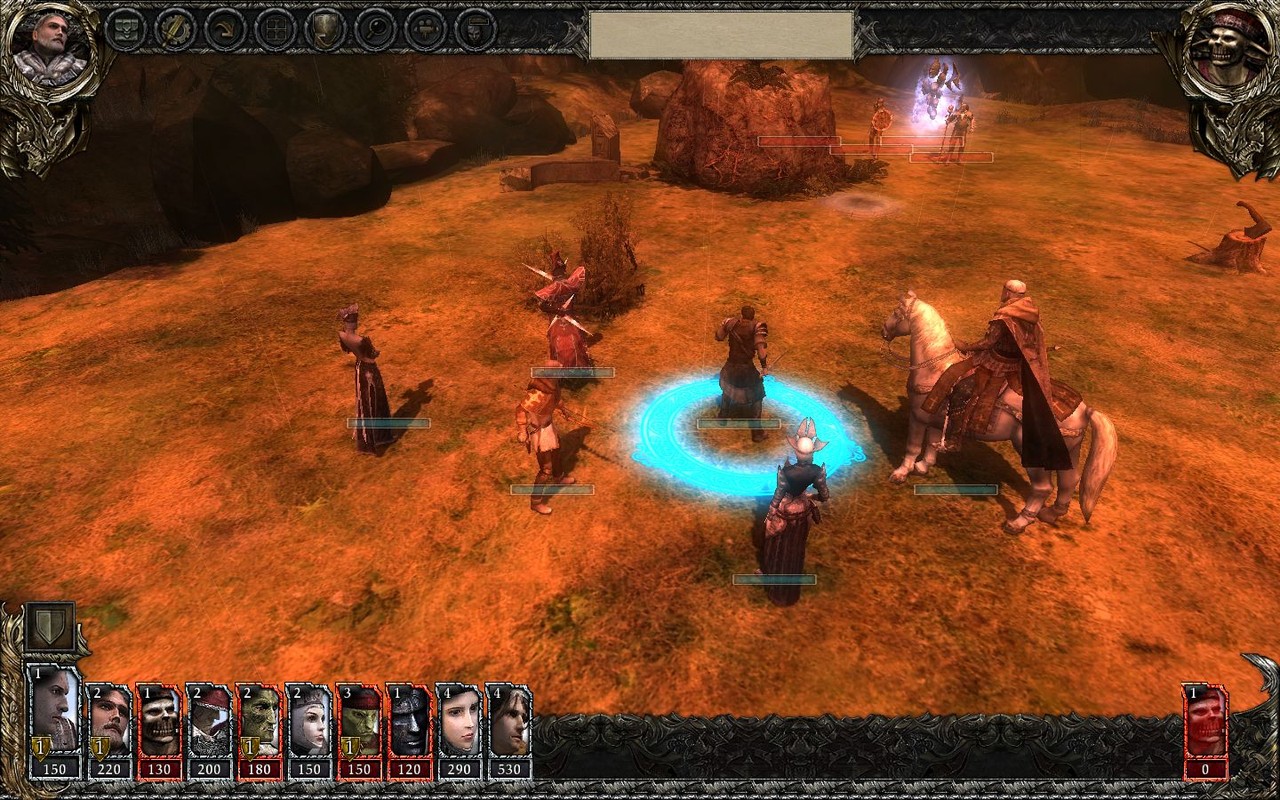The image size is (1280, 800).
Task: Open the chest icon in top toolbar
Action: 125,29
